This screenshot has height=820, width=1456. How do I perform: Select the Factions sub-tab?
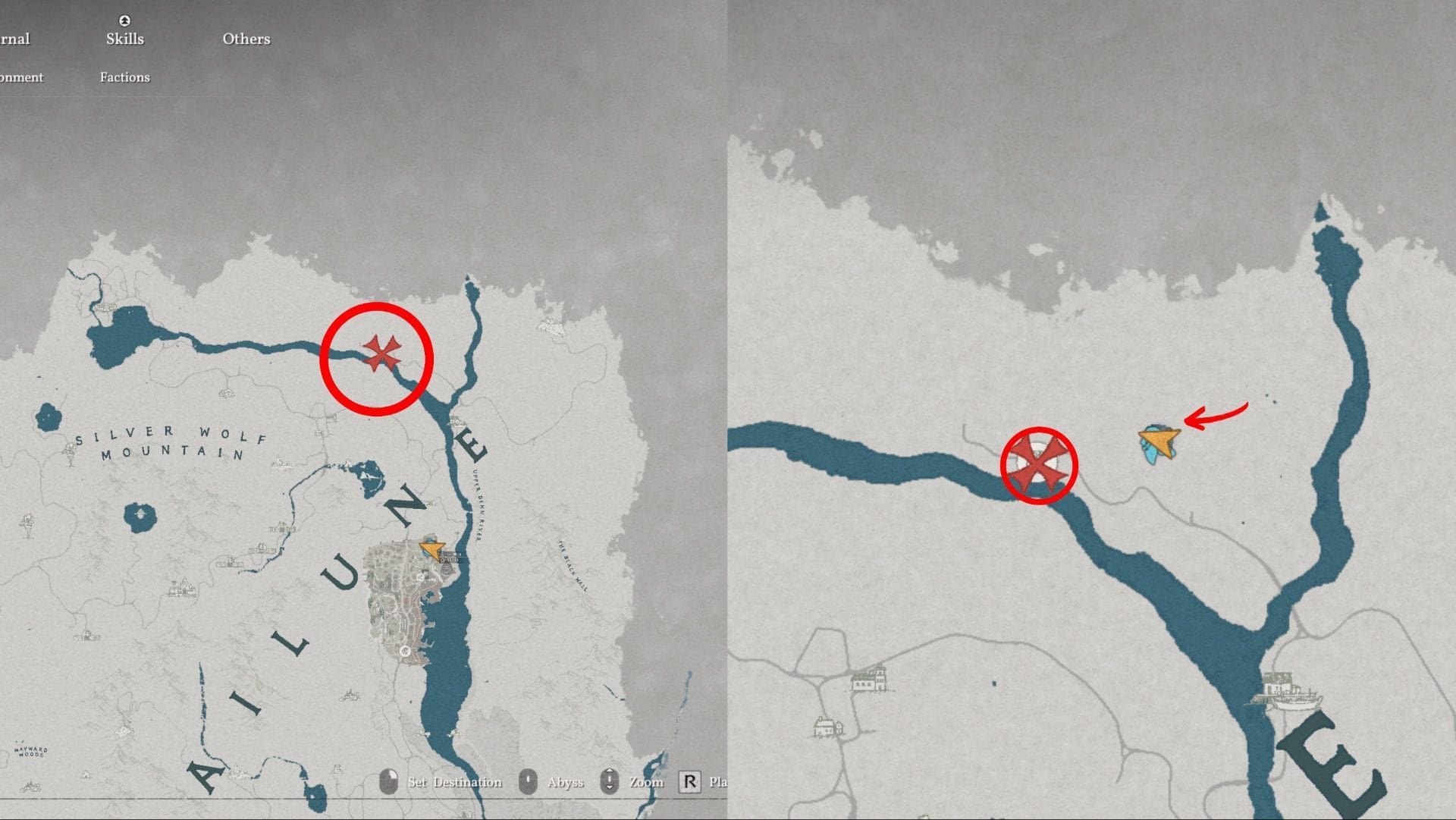(x=125, y=77)
